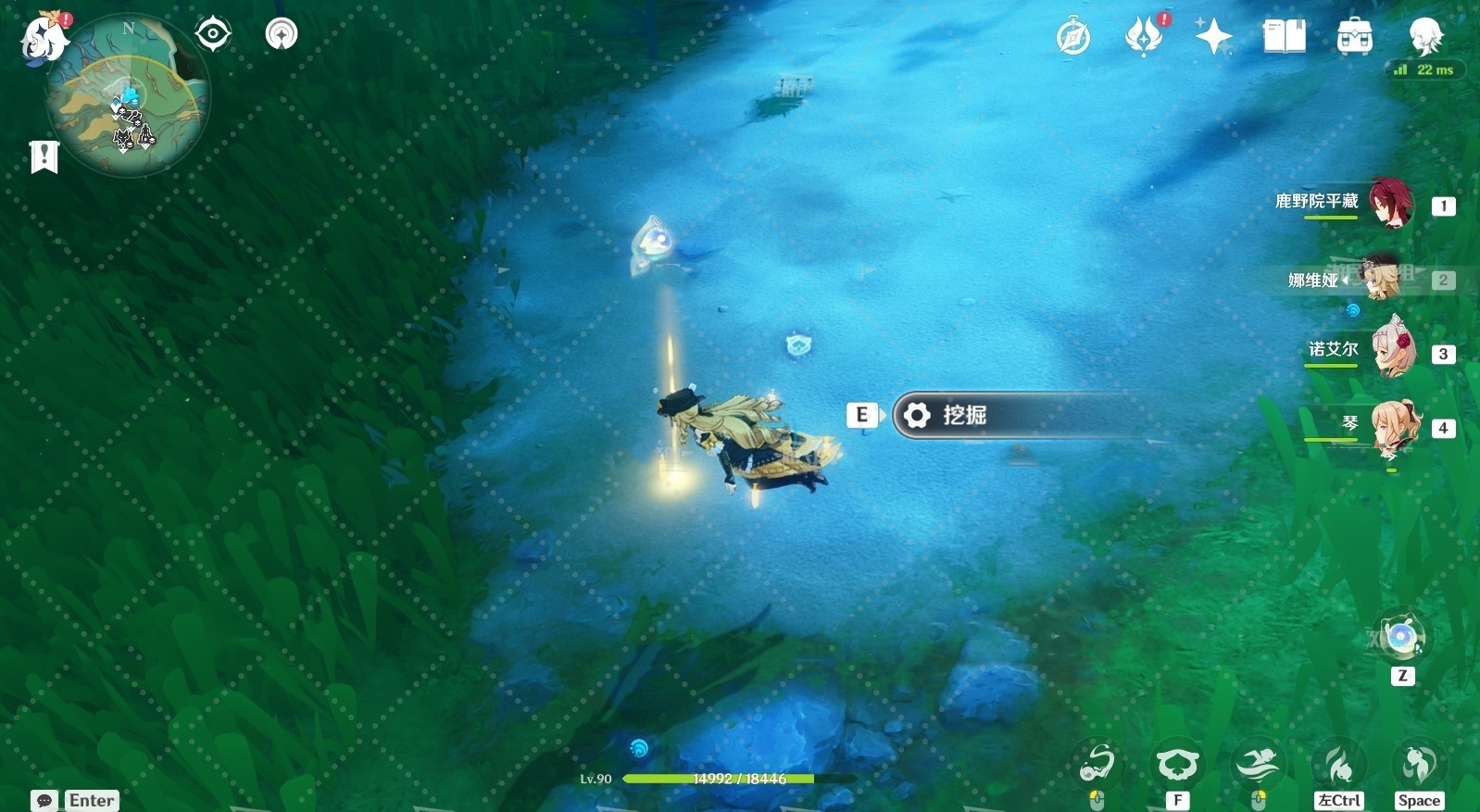1480x812 pixels.
Task: Use the fish-shaped skill above F
Action: (x=1176, y=766)
